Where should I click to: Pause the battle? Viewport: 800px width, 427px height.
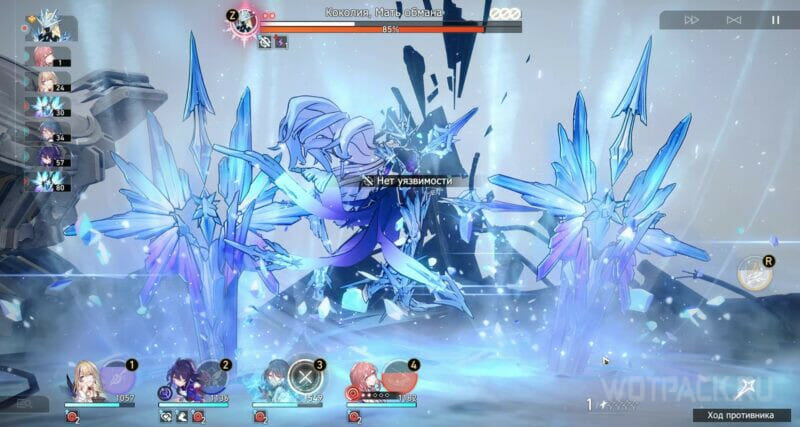click(774, 20)
